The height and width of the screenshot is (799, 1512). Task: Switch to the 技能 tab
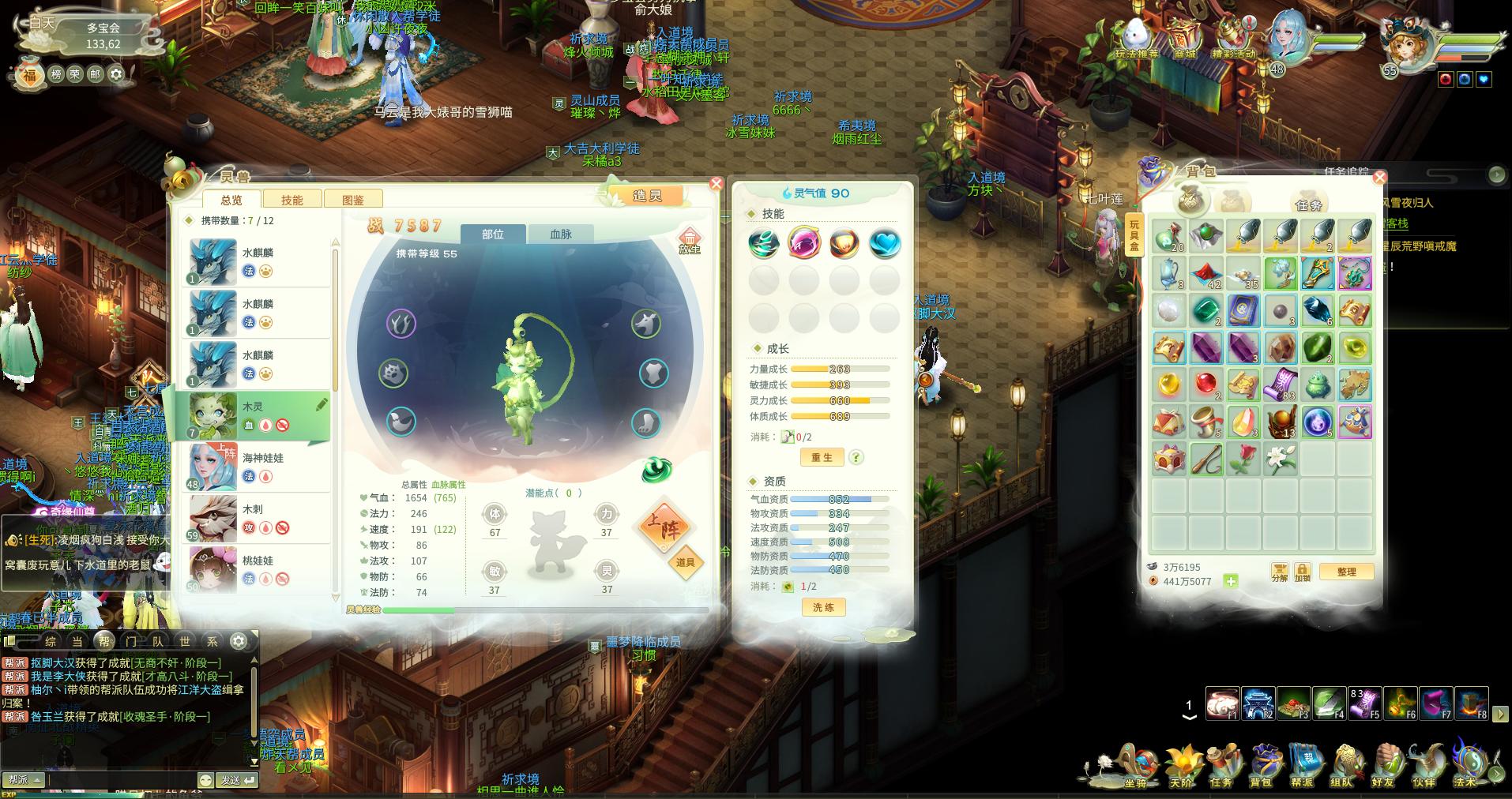(291, 200)
